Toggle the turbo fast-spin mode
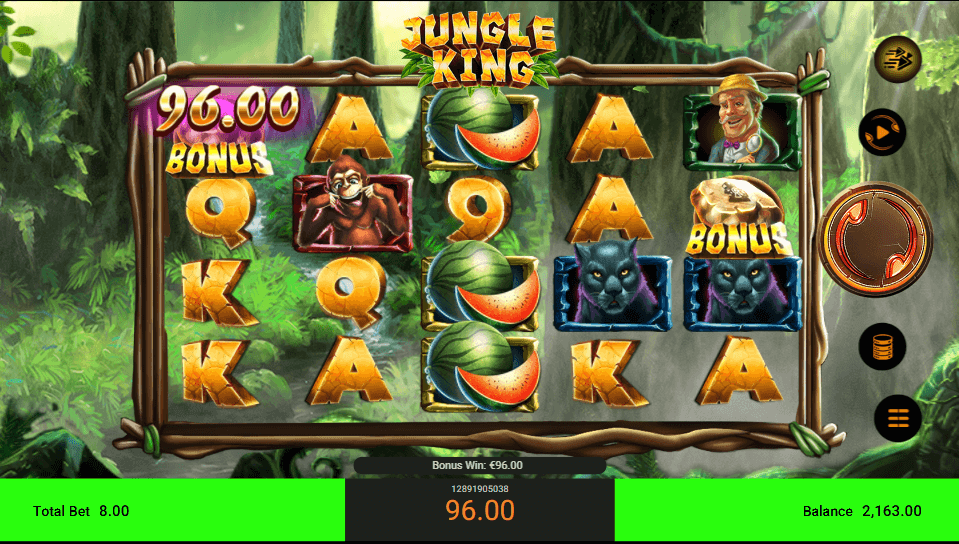The image size is (959, 544). pos(897,59)
